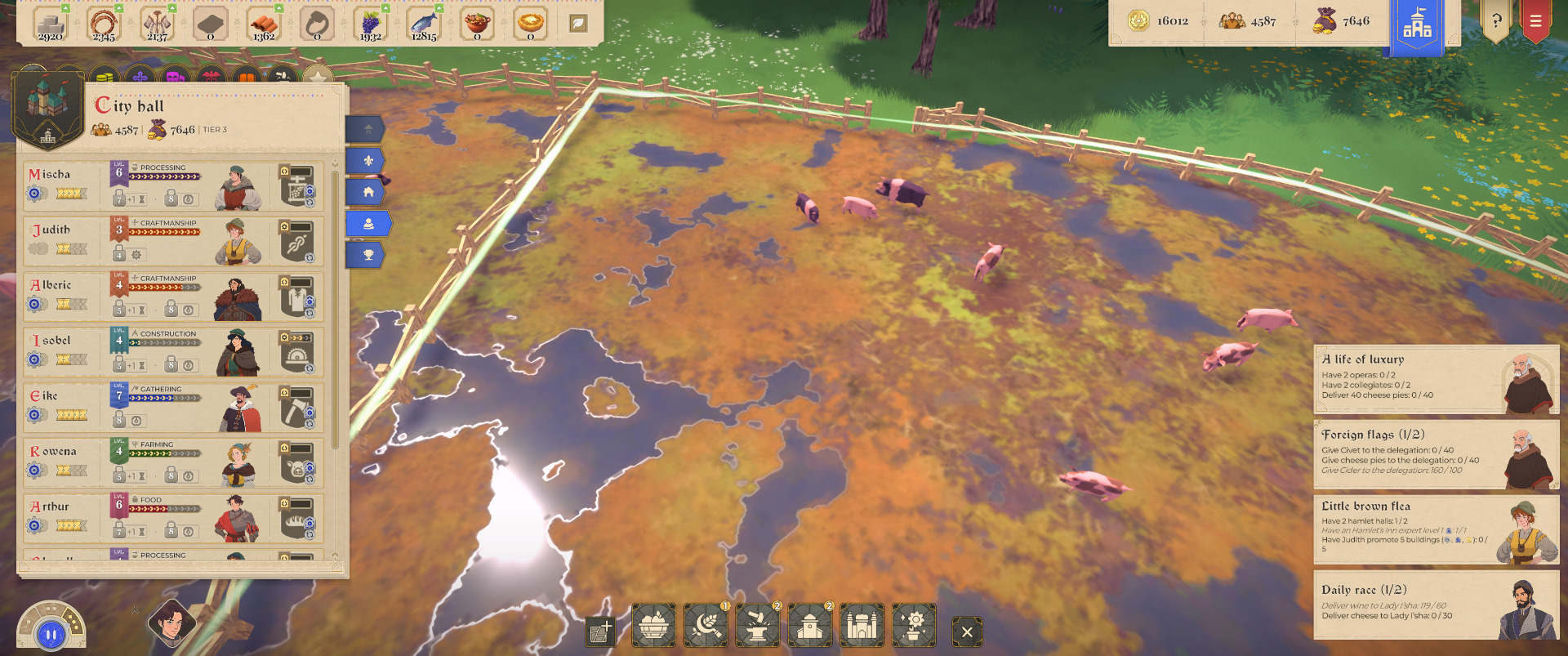1568x656 pixels.
Task: Select the grapes resource icon
Action: [x=371, y=25]
